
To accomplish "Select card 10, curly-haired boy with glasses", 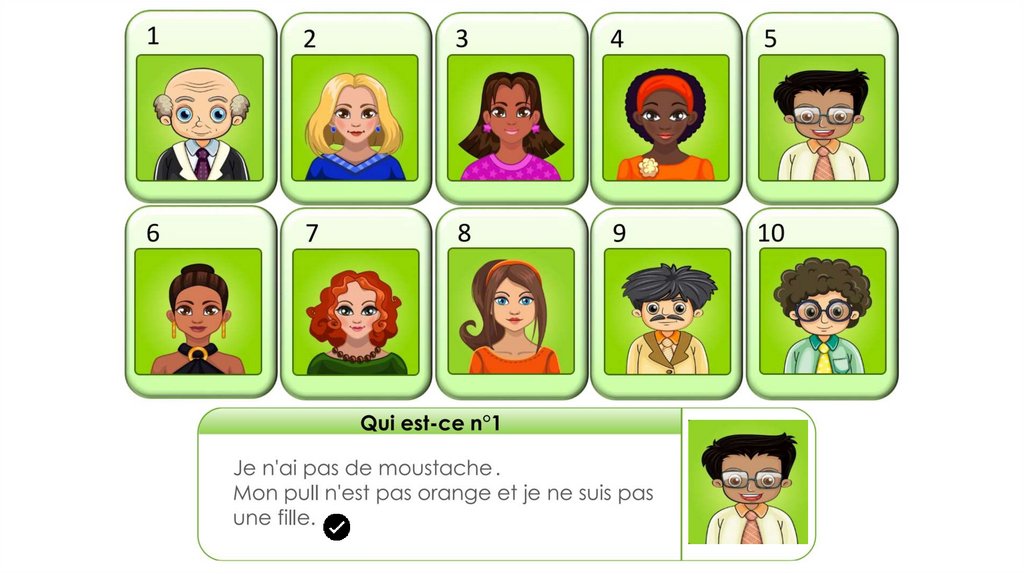I will pos(822,311).
